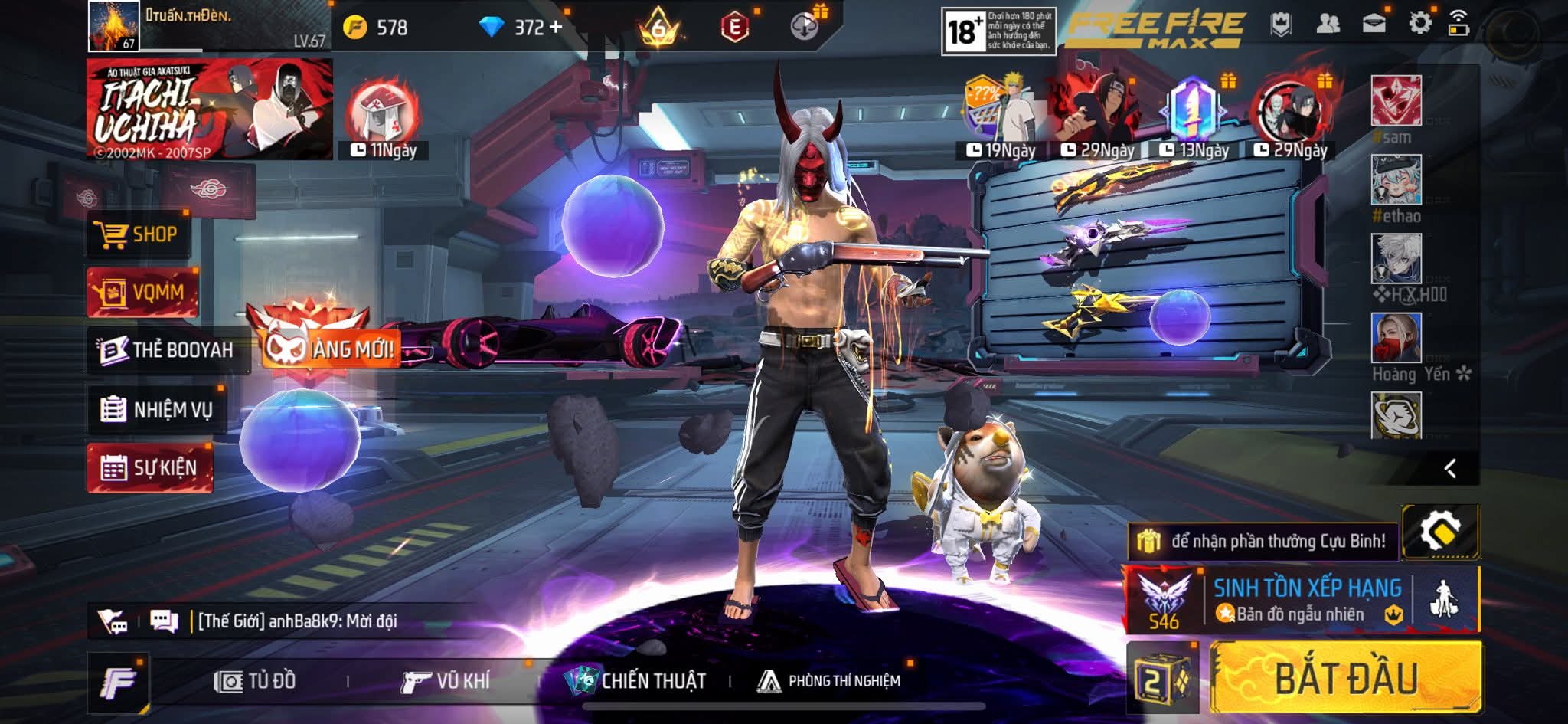Open PHÒNG THÍ NGHIỆM laboratory tab

coord(829,681)
